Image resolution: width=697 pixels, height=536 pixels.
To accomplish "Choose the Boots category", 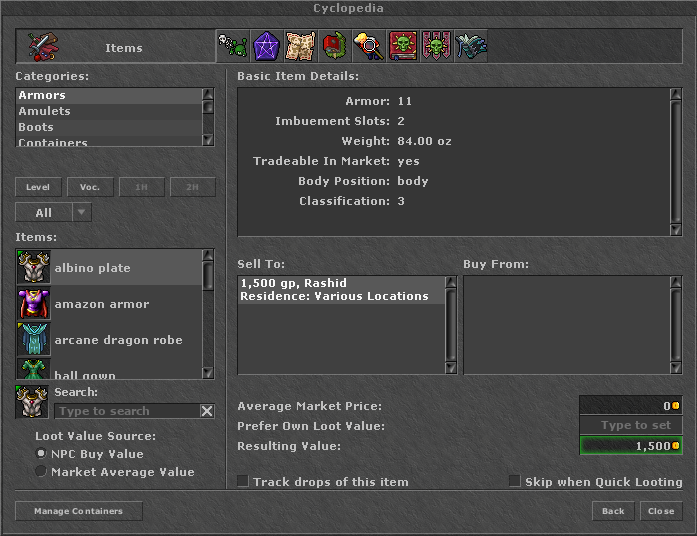I will [36, 127].
